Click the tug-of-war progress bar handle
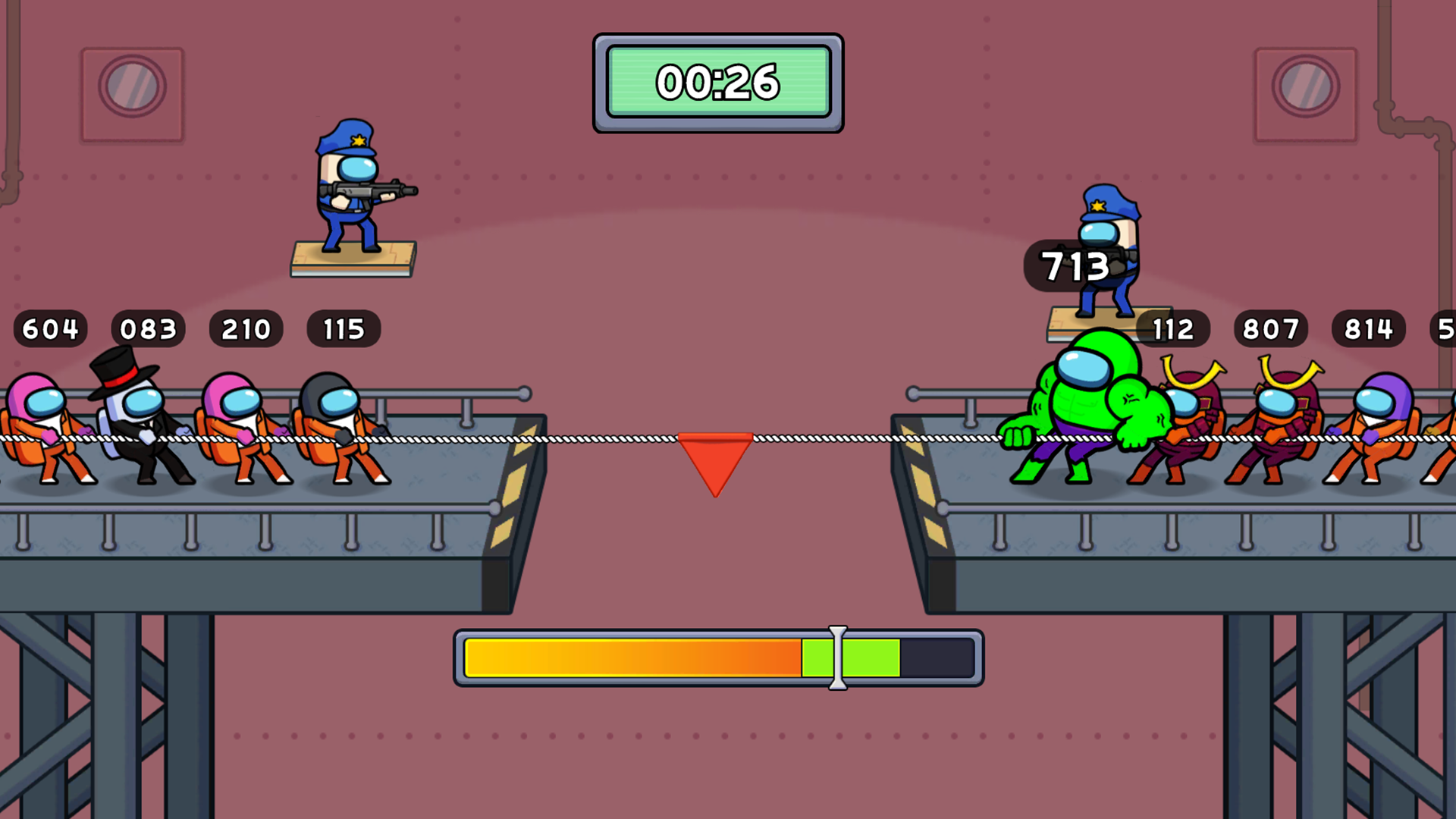The height and width of the screenshot is (819, 1456). coord(836,658)
